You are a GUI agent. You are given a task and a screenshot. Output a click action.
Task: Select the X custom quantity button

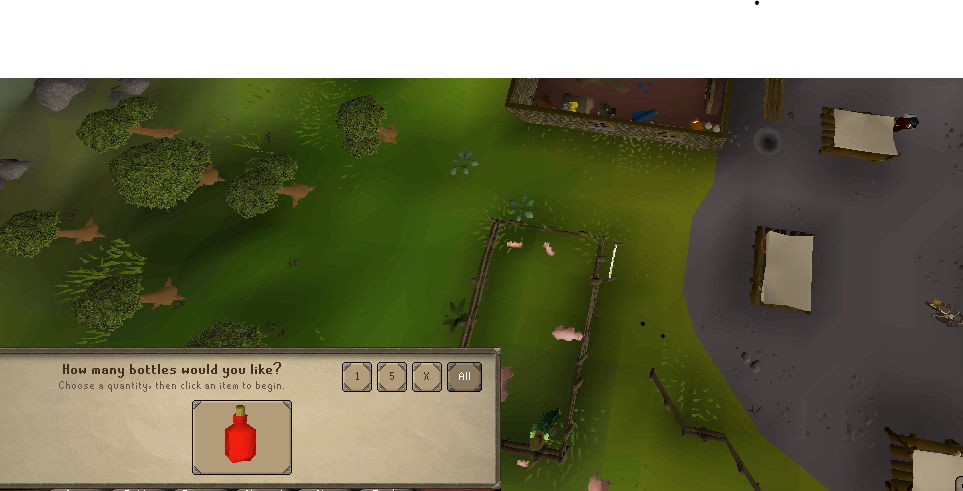[x=427, y=377]
